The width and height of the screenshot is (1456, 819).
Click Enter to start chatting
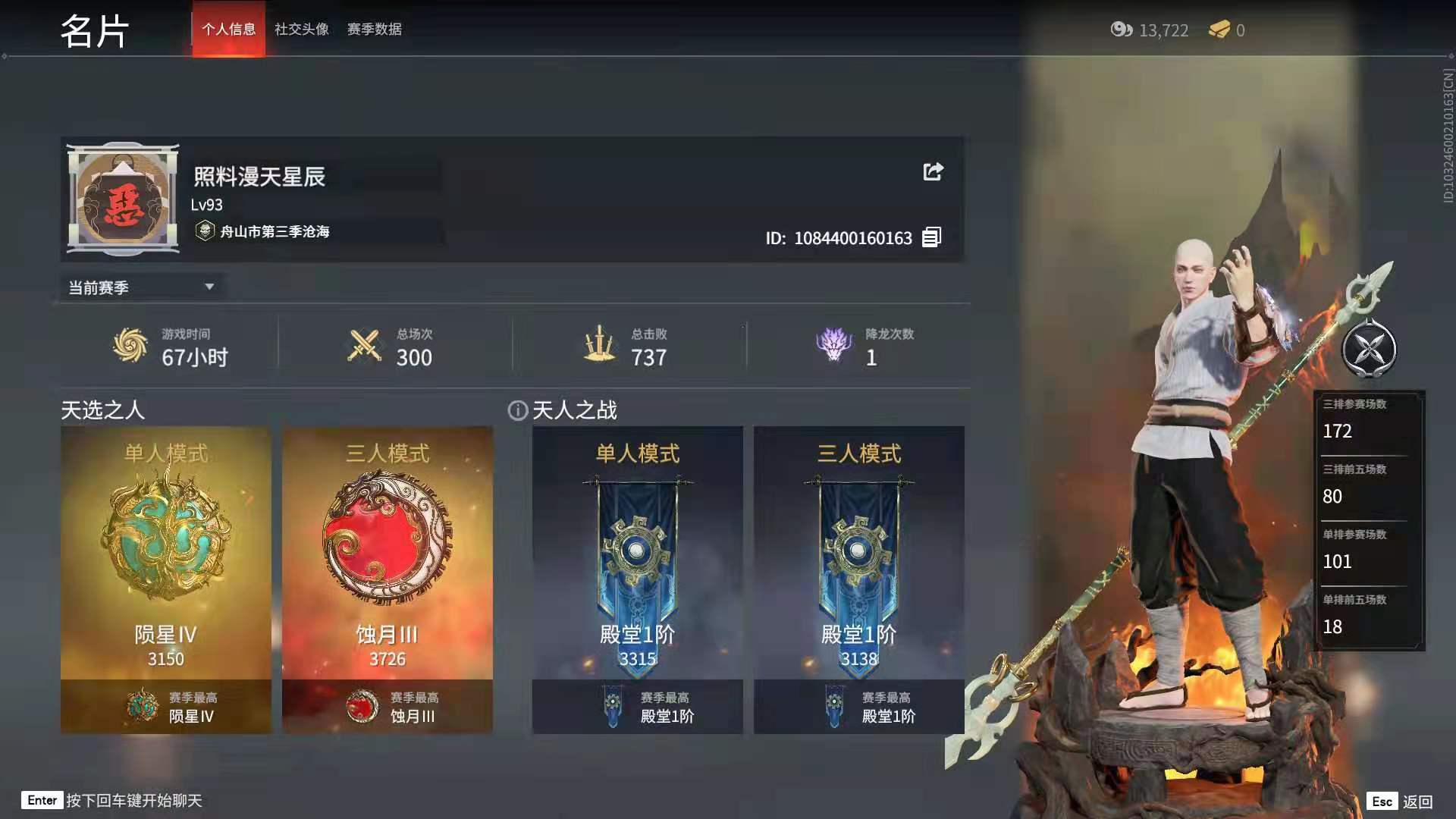(x=43, y=800)
